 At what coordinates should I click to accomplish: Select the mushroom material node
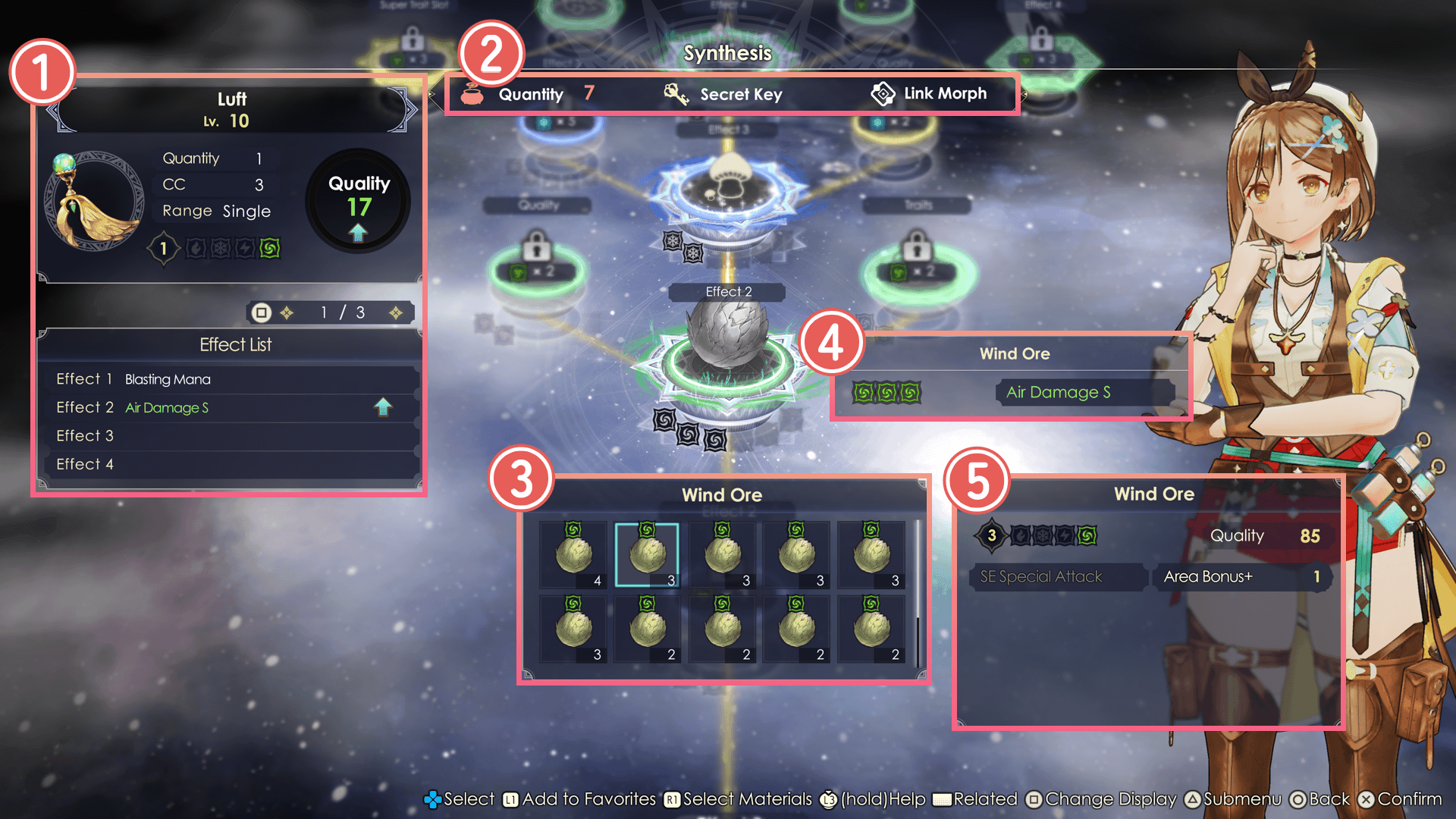tap(728, 182)
